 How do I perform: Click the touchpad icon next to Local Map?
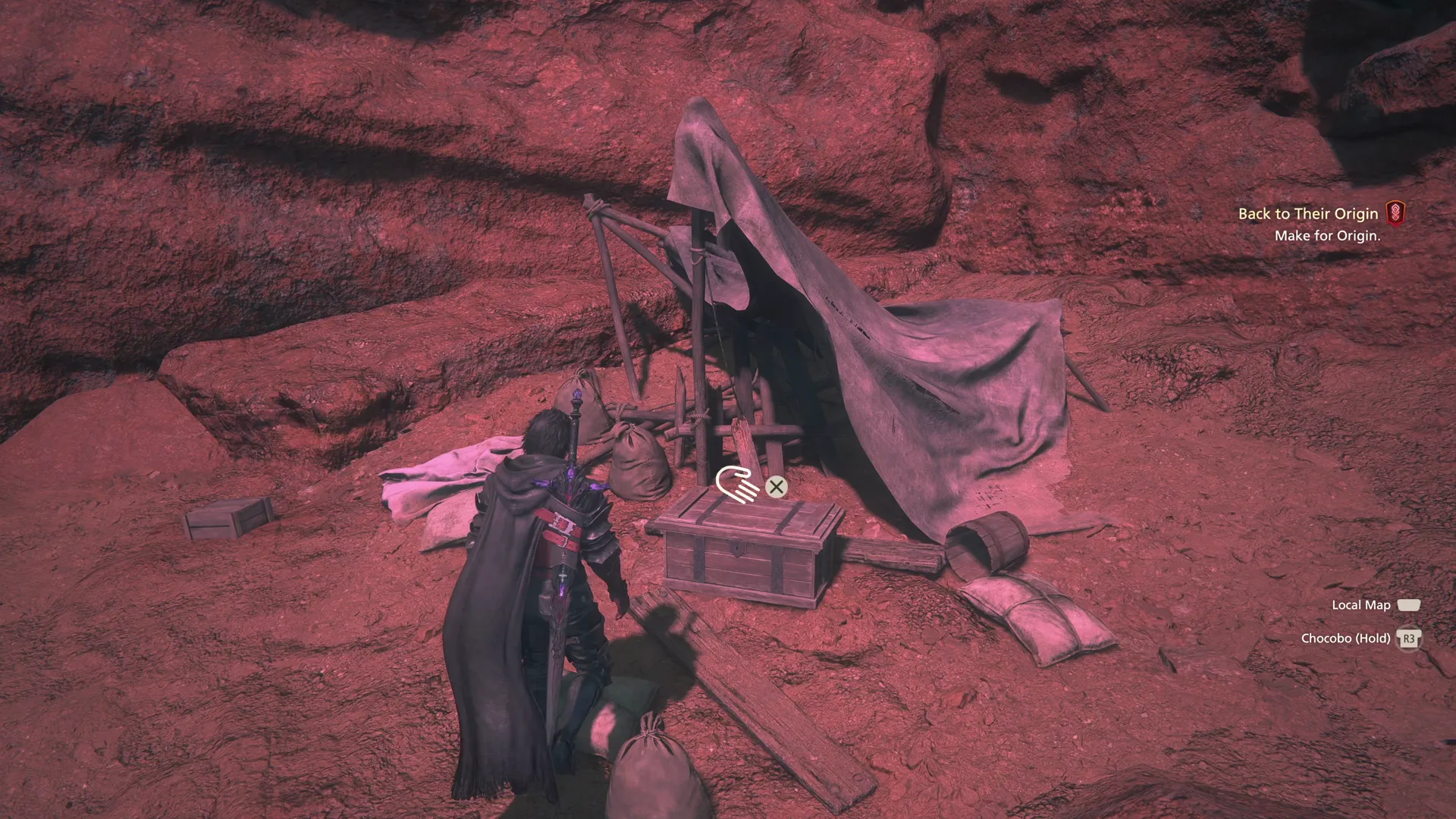[x=1410, y=604]
